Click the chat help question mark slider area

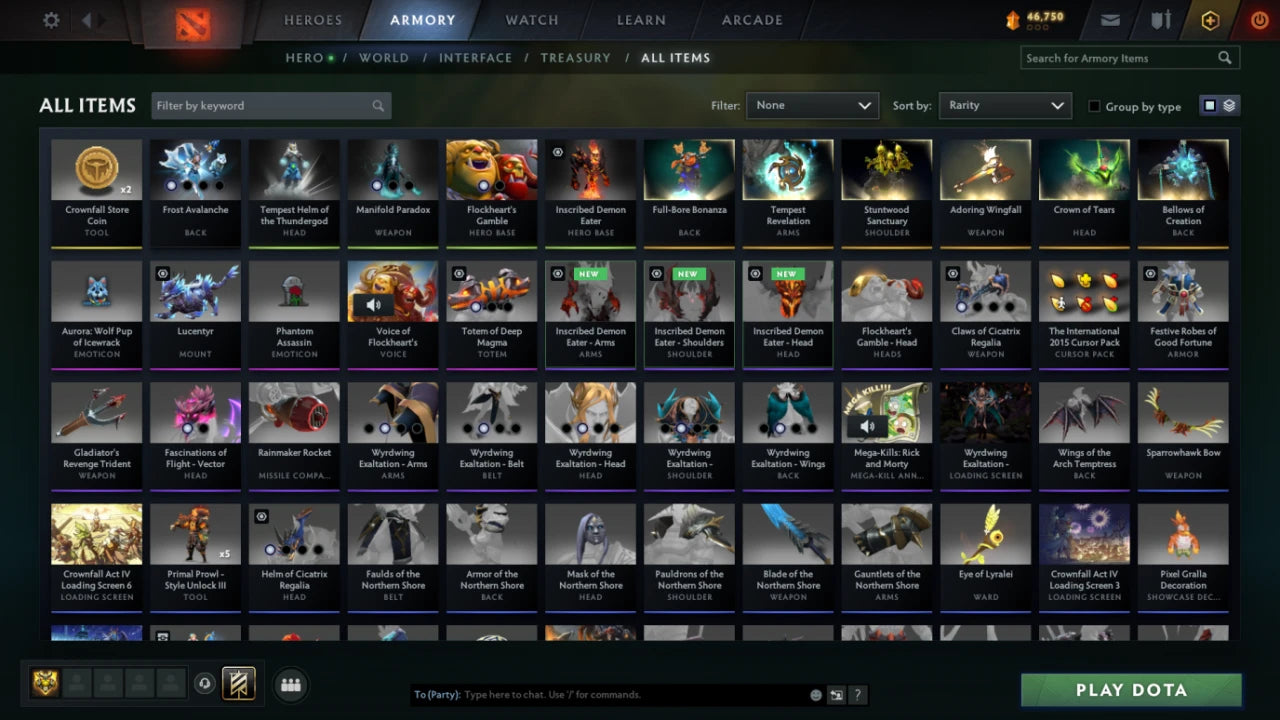(858, 694)
